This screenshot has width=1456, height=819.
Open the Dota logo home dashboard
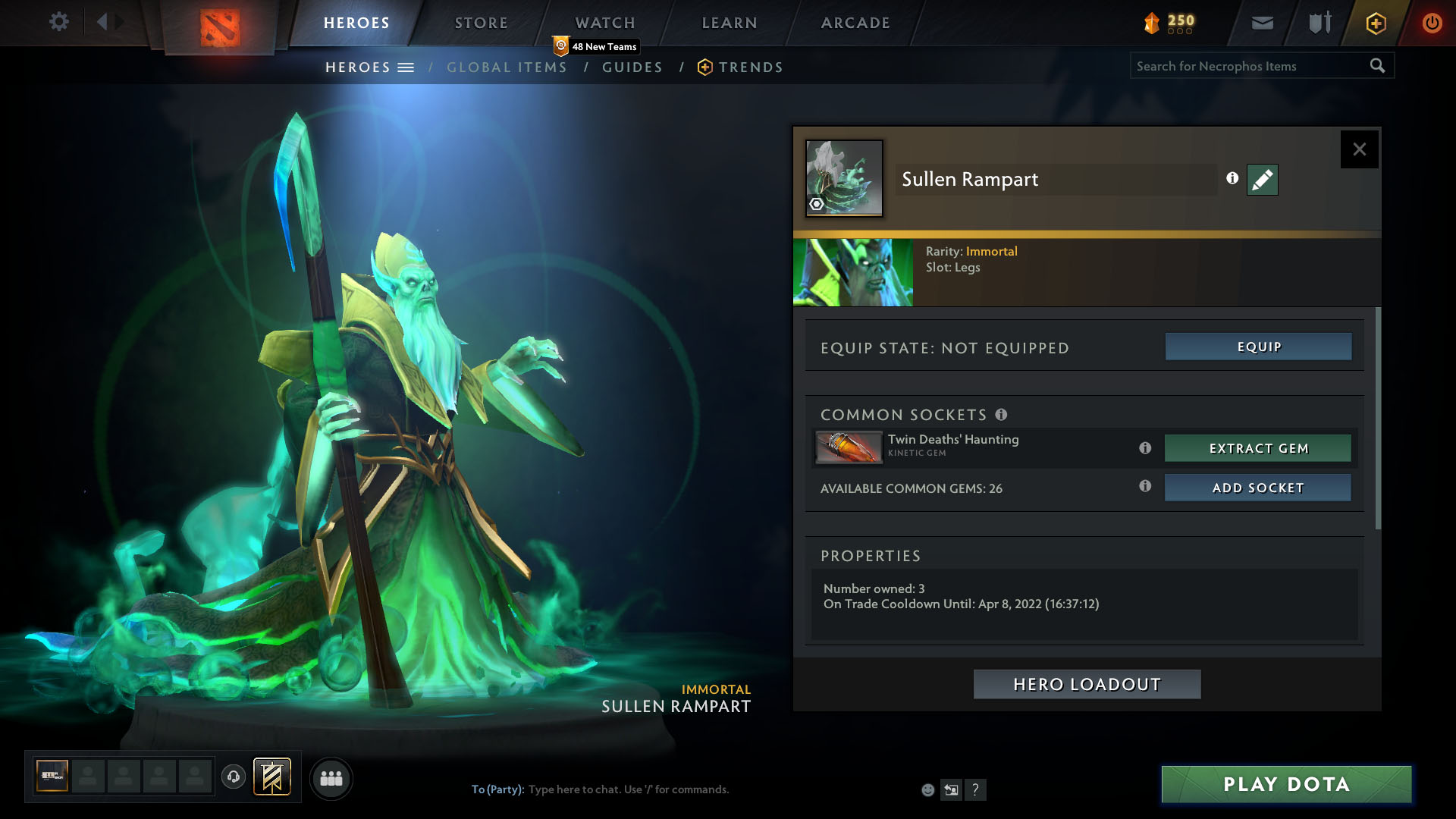pos(220,27)
